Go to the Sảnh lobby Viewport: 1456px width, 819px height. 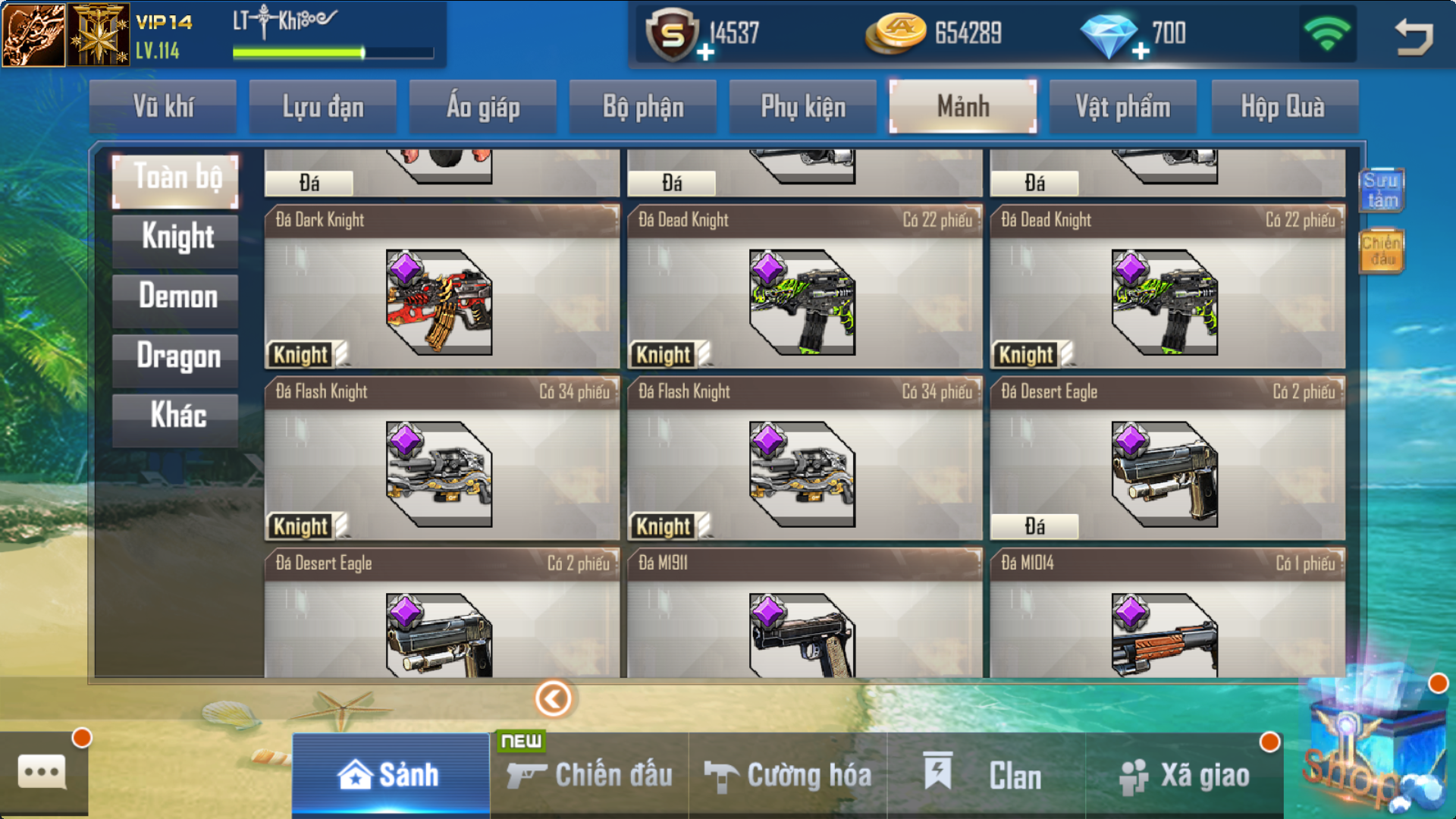(x=390, y=775)
